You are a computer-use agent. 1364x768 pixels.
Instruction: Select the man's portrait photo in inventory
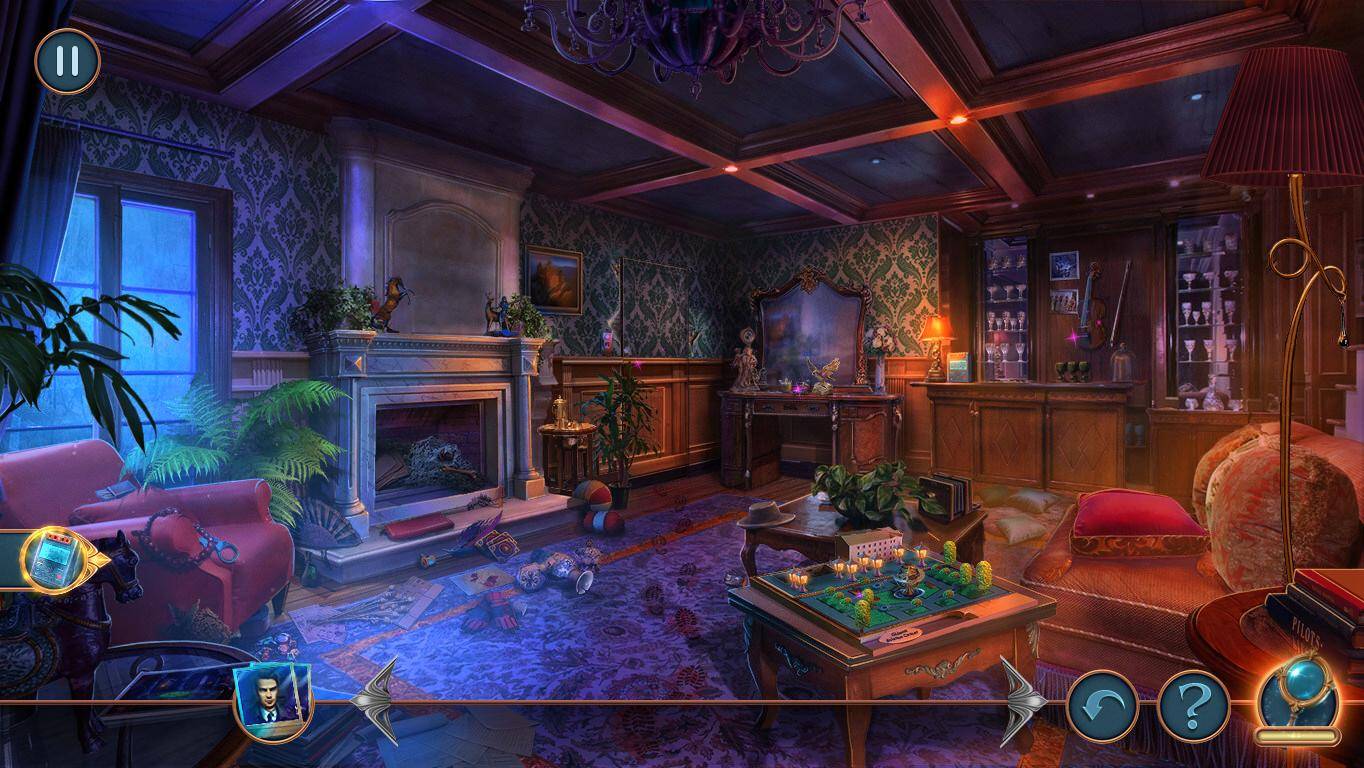pyautogui.click(x=272, y=697)
